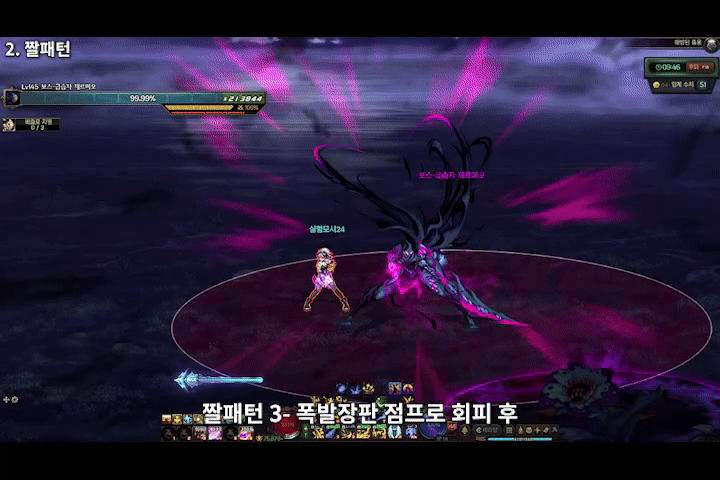This screenshot has height=480, width=720.
Task: Click the small gear icon at left edge
Action: (x=14, y=399)
